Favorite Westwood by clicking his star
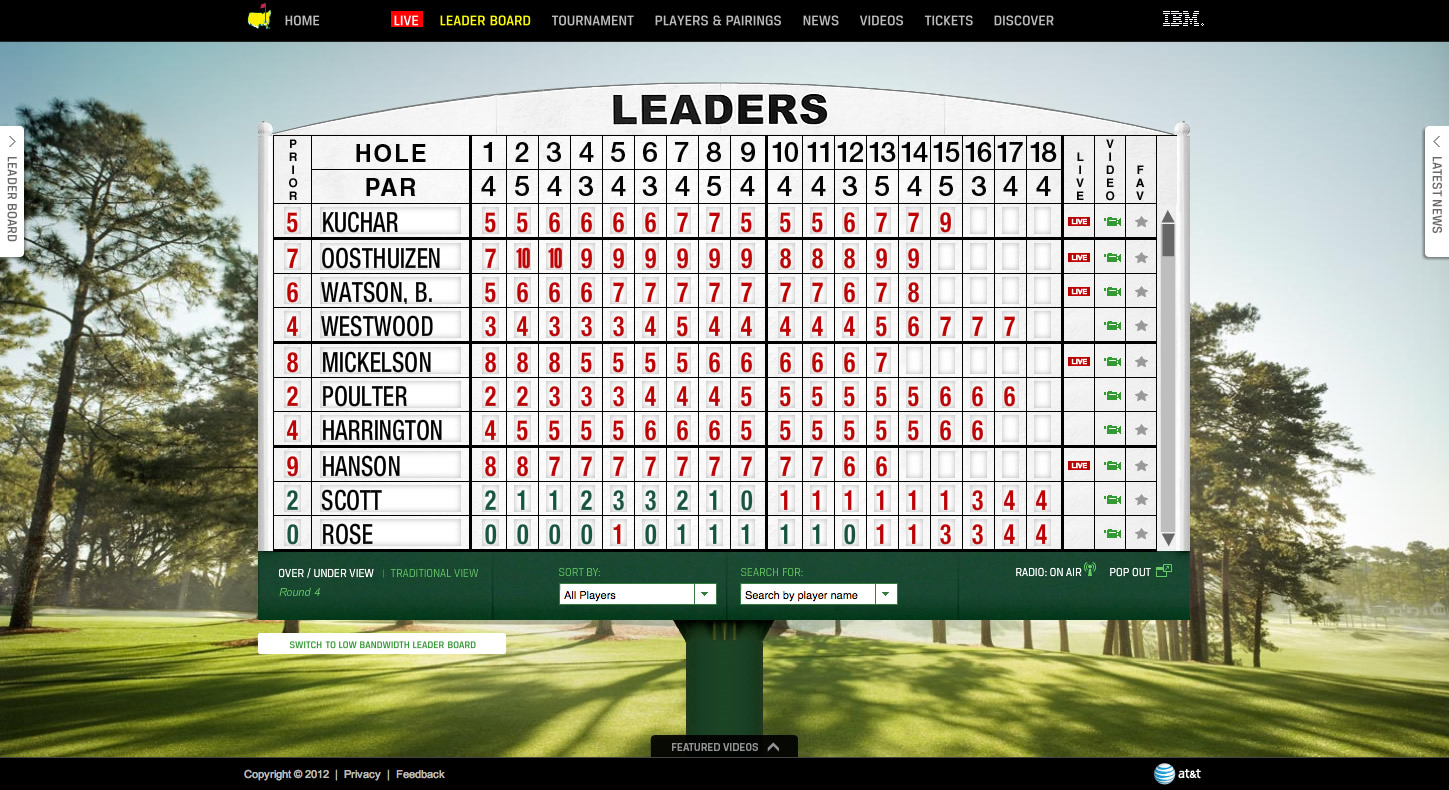 (1140, 325)
